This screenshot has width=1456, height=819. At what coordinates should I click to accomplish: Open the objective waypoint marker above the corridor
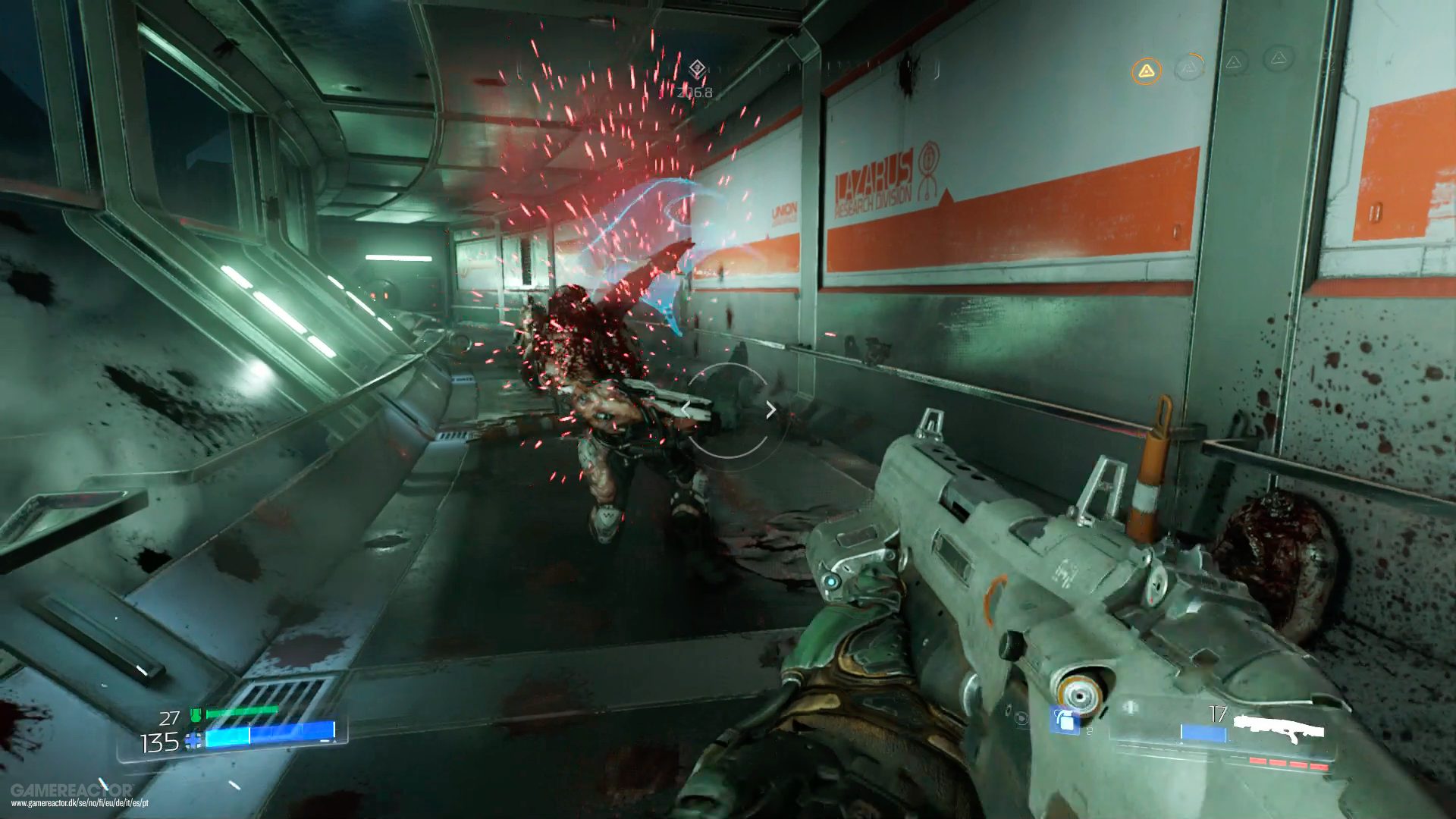point(697,68)
